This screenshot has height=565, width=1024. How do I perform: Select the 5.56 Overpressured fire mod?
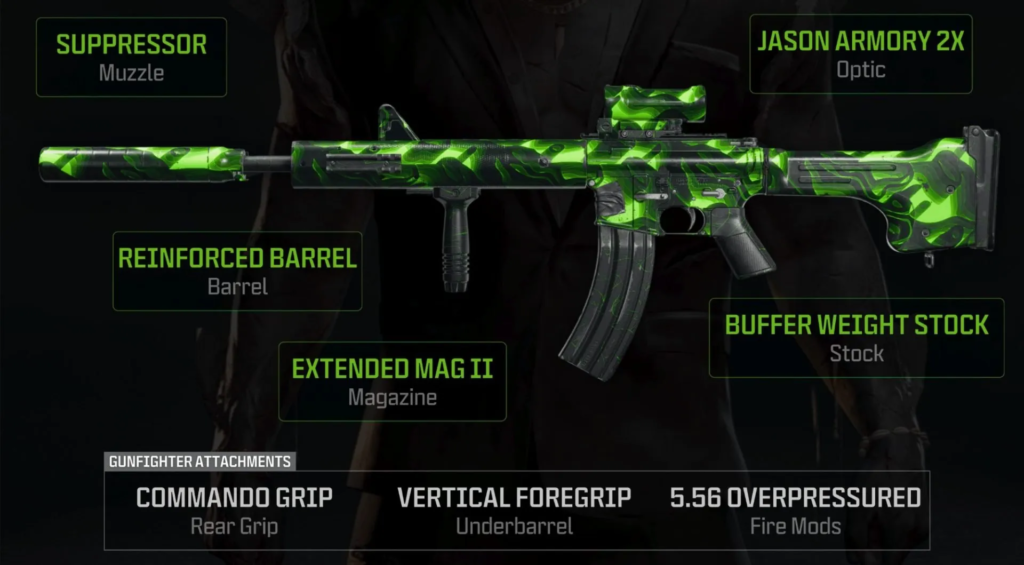click(x=795, y=509)
